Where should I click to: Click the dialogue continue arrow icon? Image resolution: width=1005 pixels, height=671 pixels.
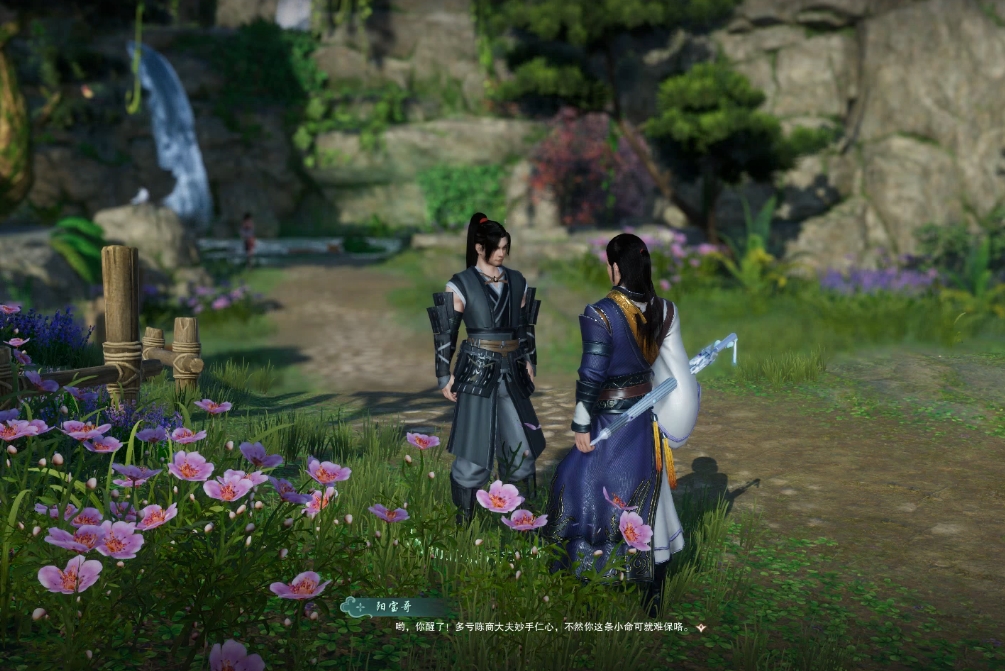pos(701,628)
